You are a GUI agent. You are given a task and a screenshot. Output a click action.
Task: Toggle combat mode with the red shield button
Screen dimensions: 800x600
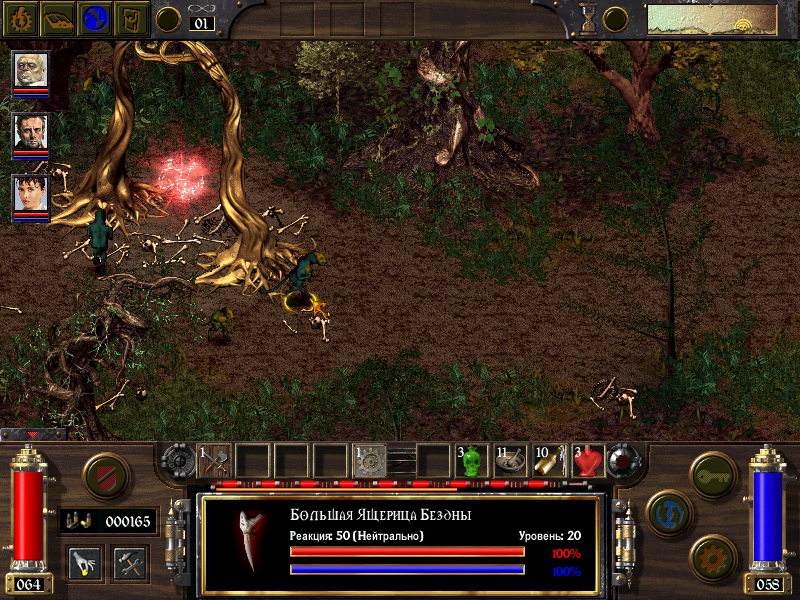(102, 473)
